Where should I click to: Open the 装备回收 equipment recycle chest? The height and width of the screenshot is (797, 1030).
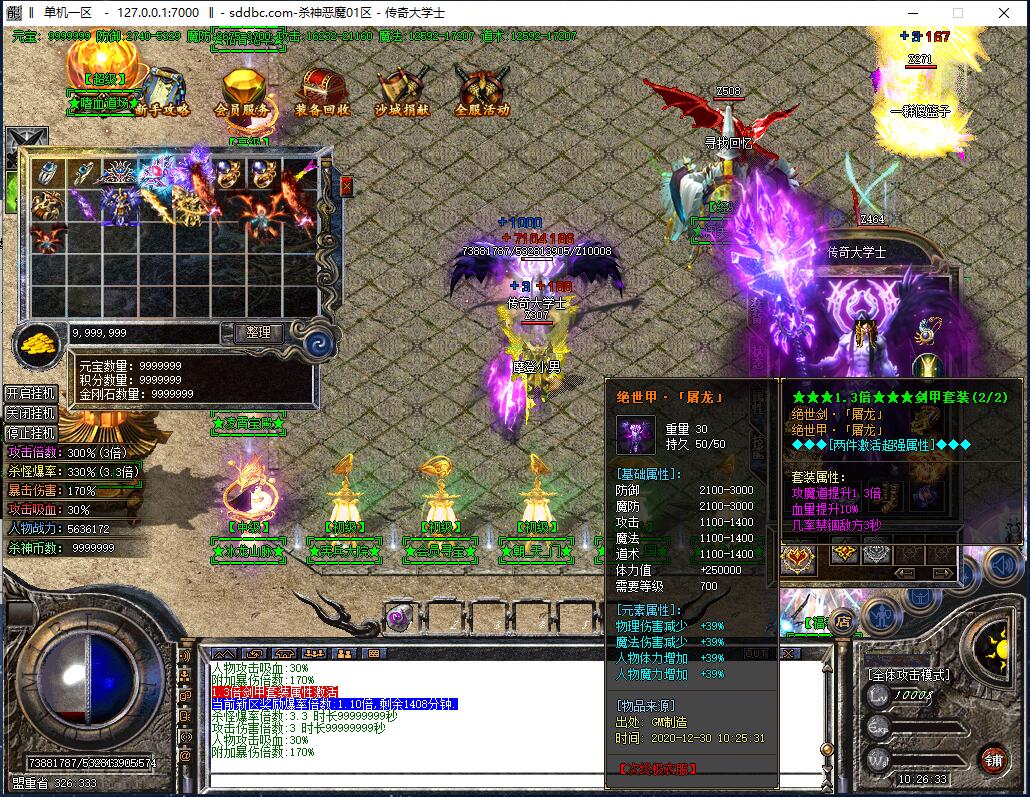pyautogui.click(x=322, y=90)
